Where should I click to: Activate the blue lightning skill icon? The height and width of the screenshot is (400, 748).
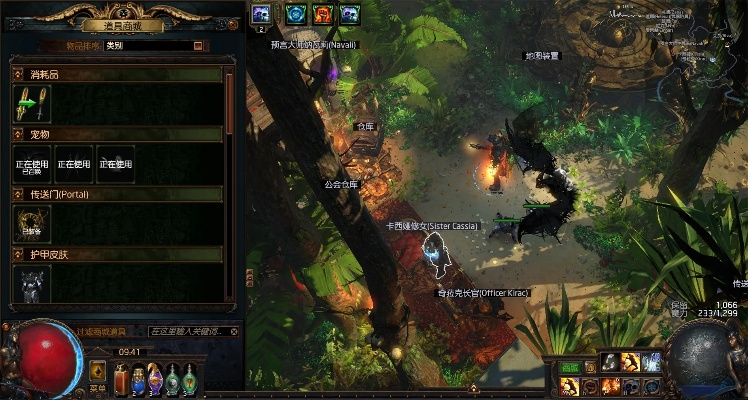point(651,362)
